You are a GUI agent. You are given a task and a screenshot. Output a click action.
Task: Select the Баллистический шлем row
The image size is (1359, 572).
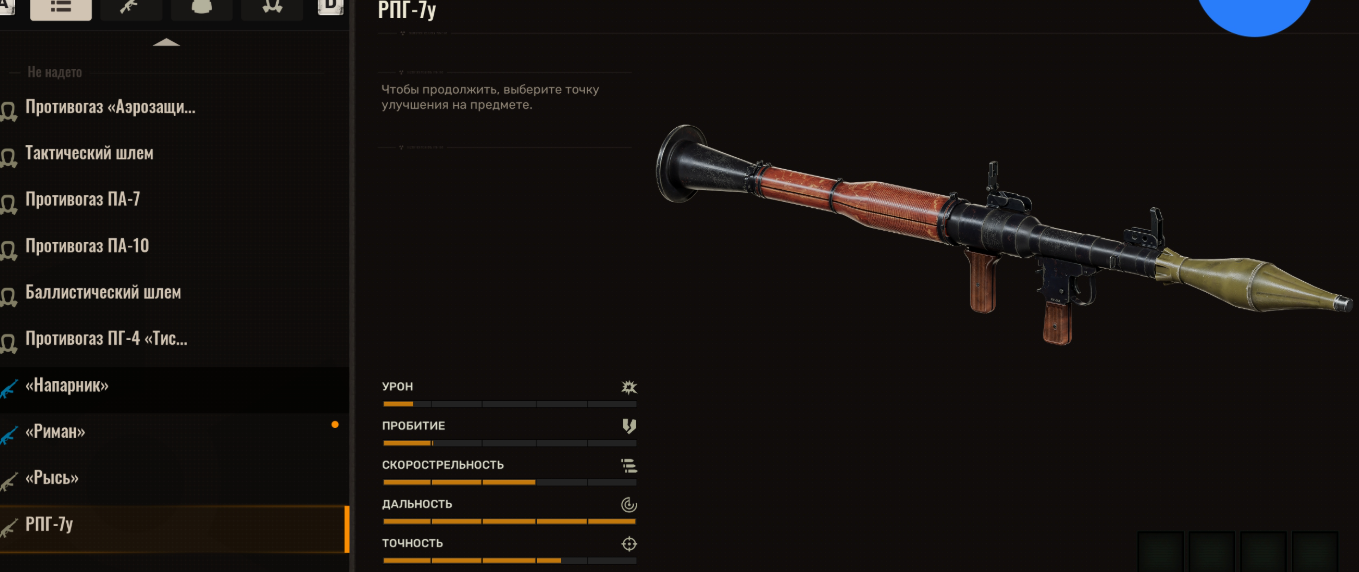[103, 292]
